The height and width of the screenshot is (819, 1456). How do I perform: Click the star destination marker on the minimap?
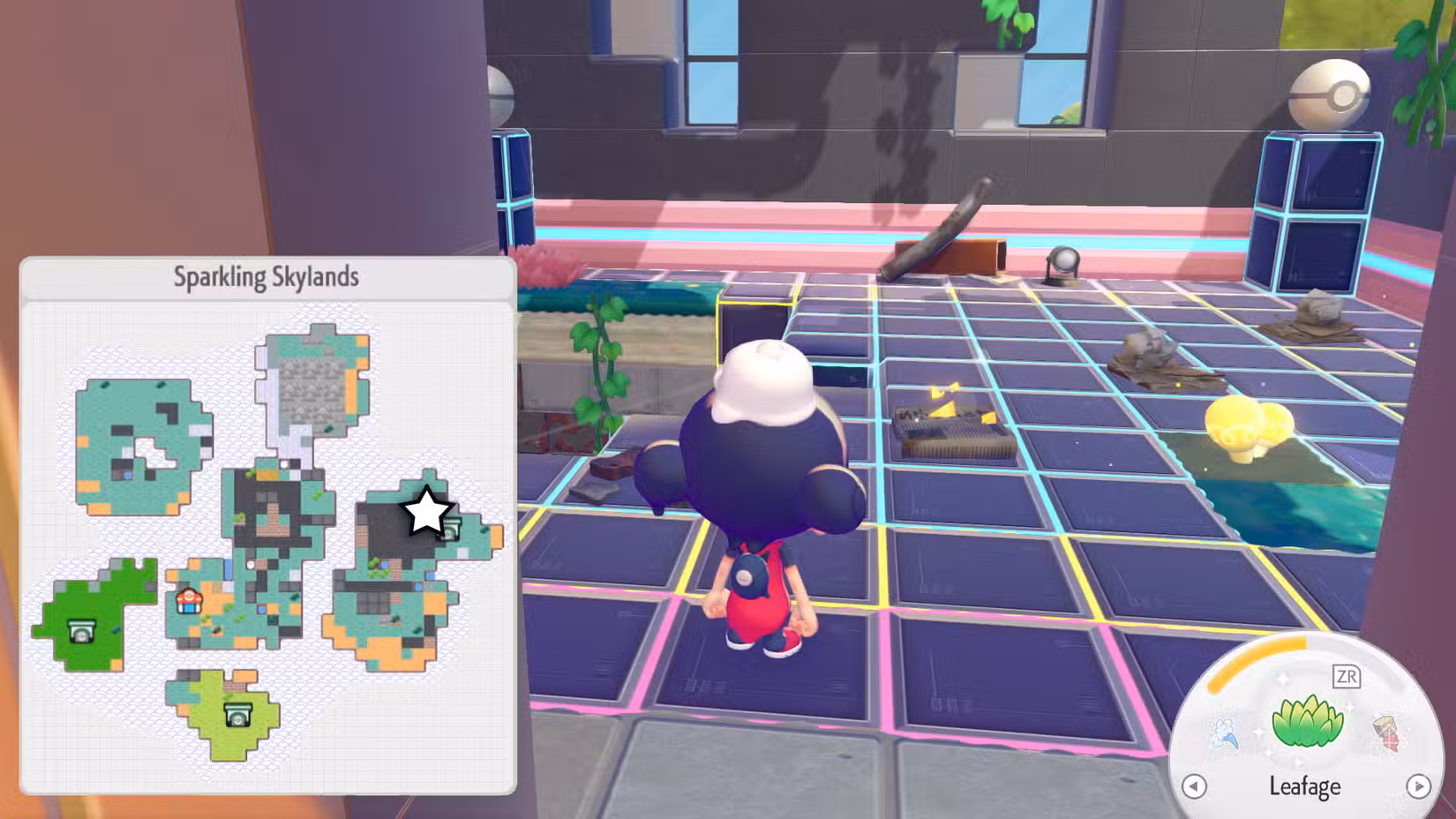[427, 510]
